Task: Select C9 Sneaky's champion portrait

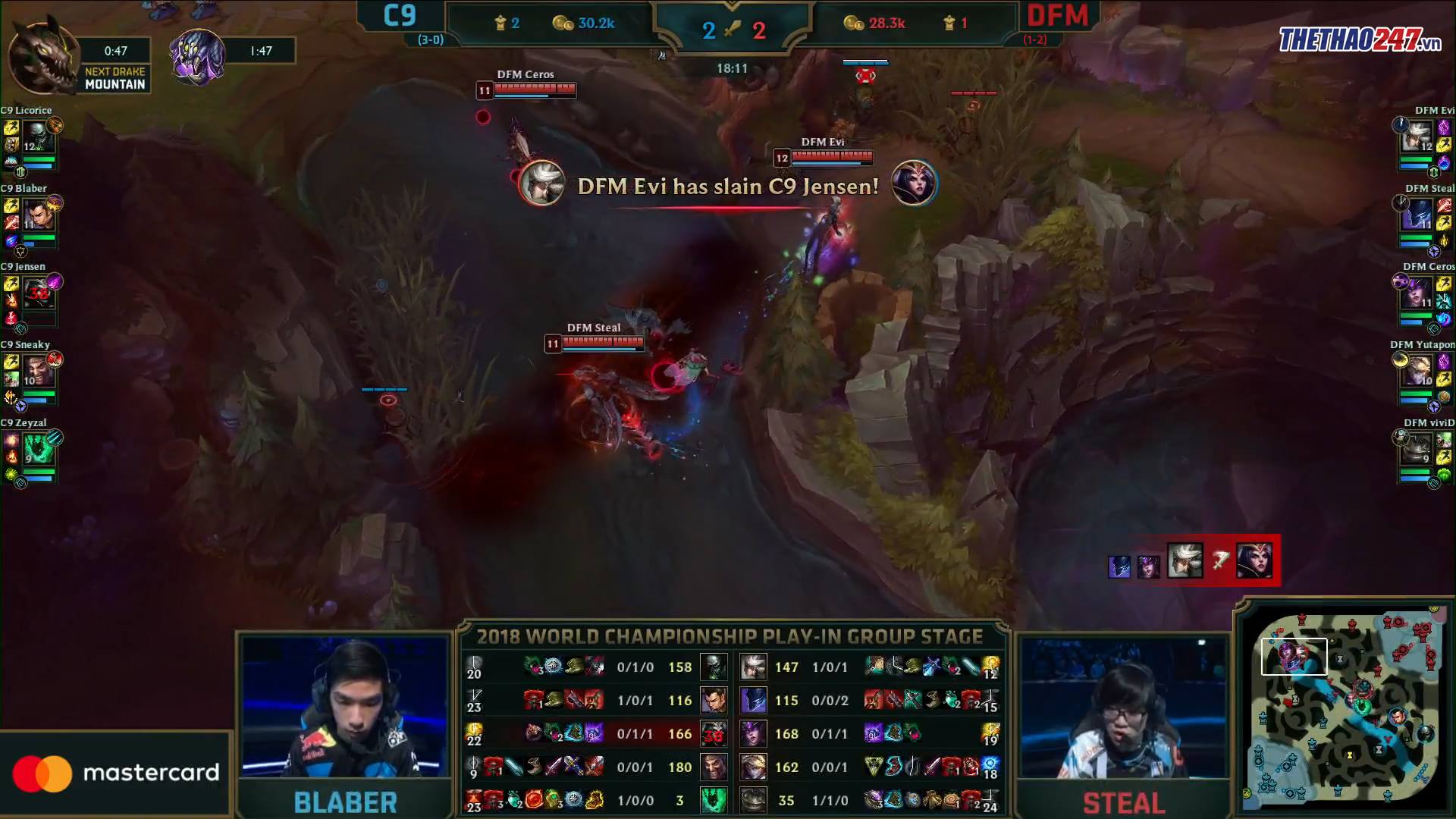Action: pyautogui.click(x=37, y=372)
